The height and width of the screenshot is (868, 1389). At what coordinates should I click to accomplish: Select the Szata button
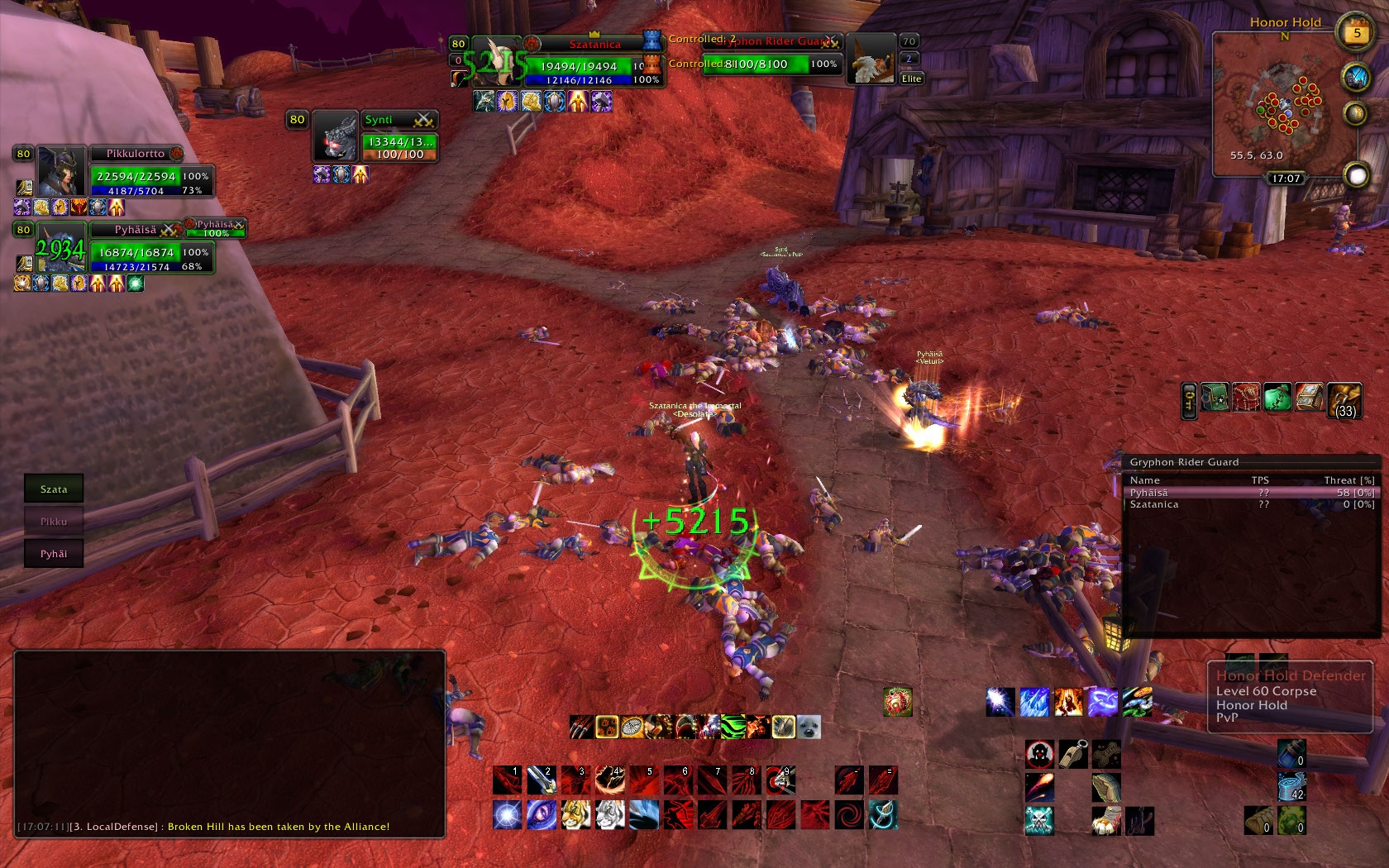pyautogui.click(x=54, y=489)
